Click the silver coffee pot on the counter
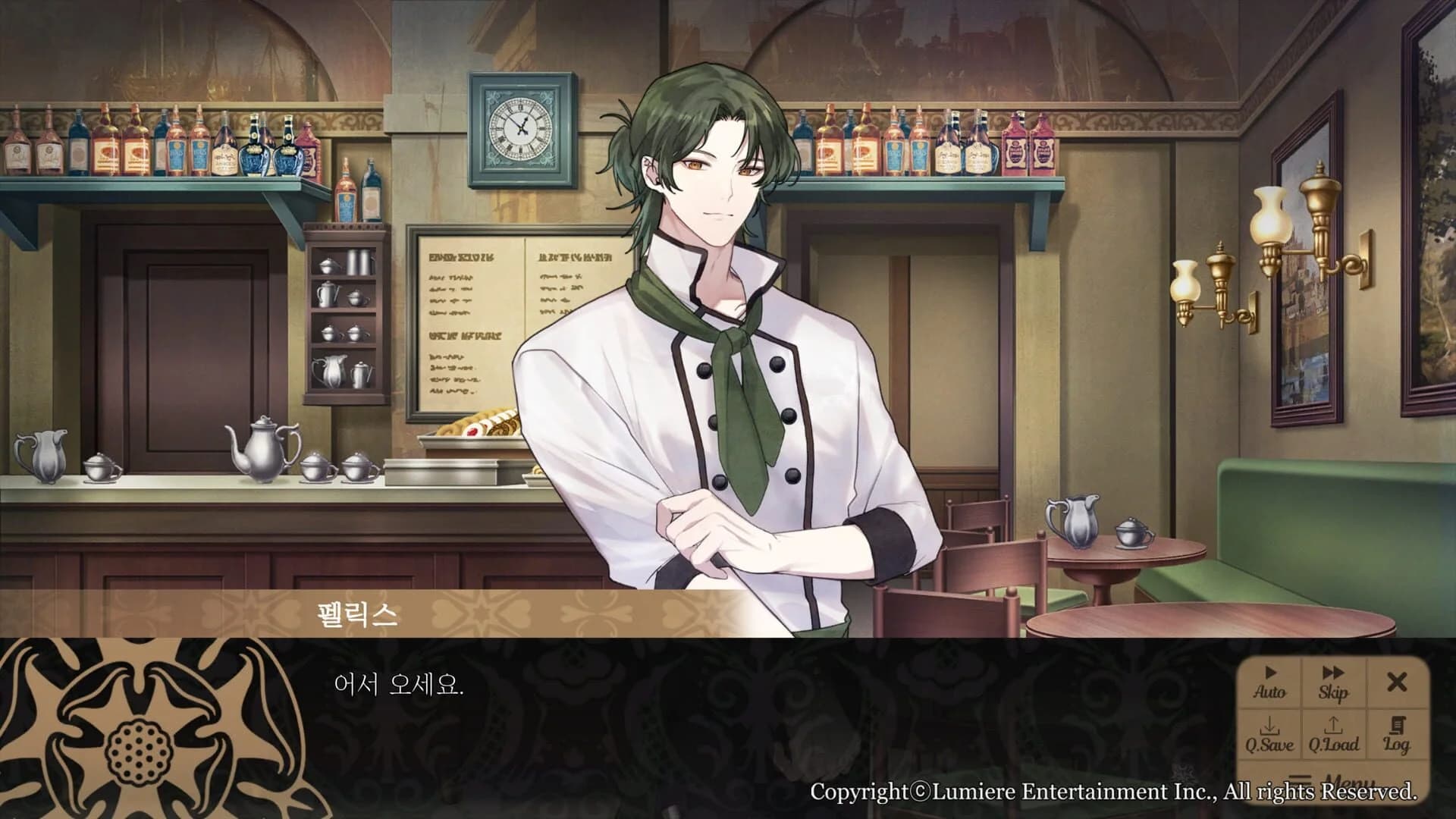 click(262, 451)
